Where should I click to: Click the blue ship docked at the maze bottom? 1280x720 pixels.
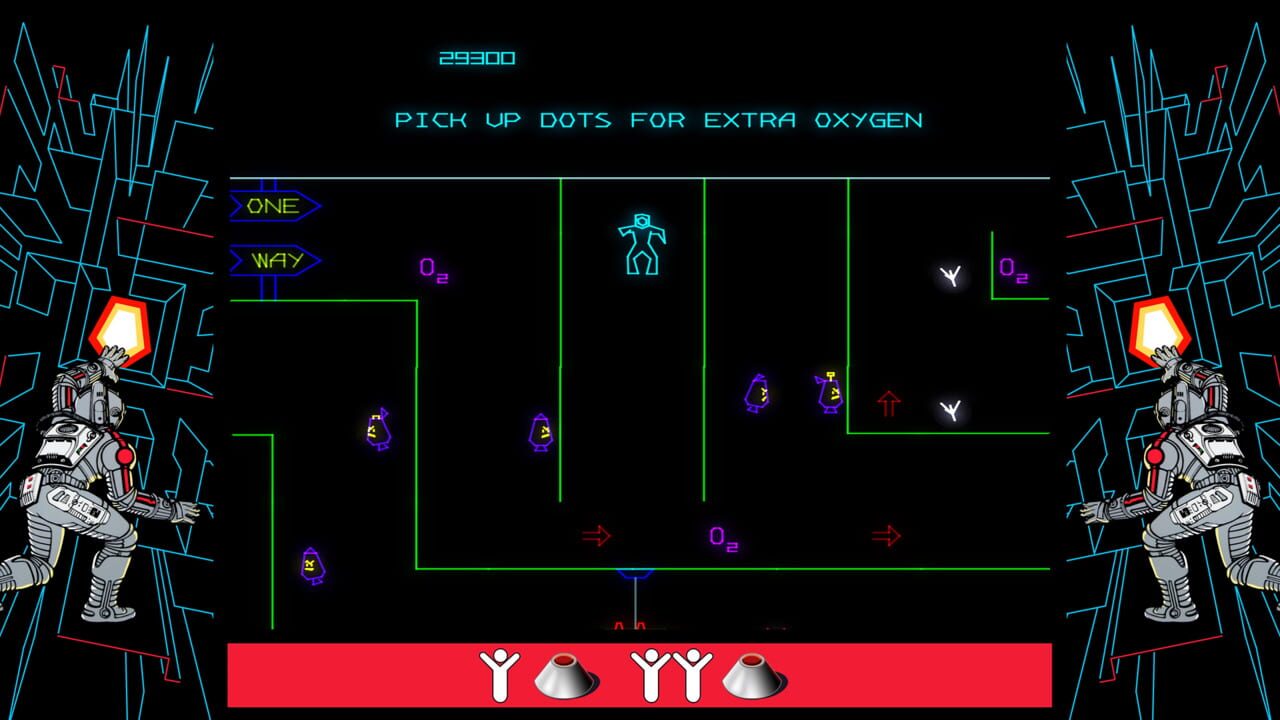637,575
